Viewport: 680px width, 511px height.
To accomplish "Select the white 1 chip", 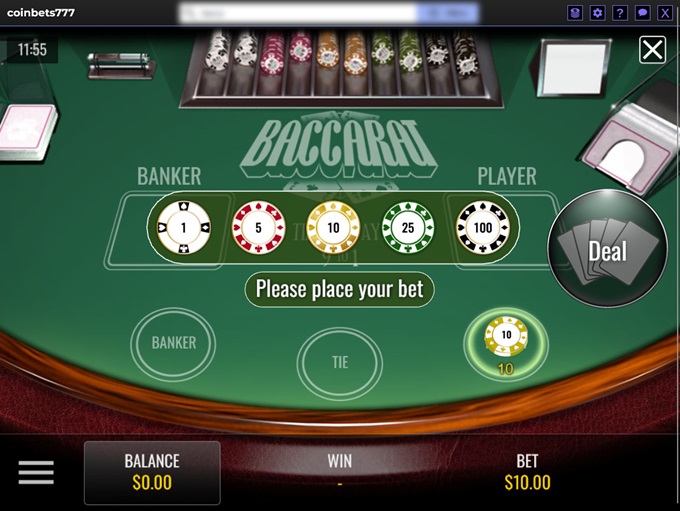I will pyautogui.click(x=183, y=226).
